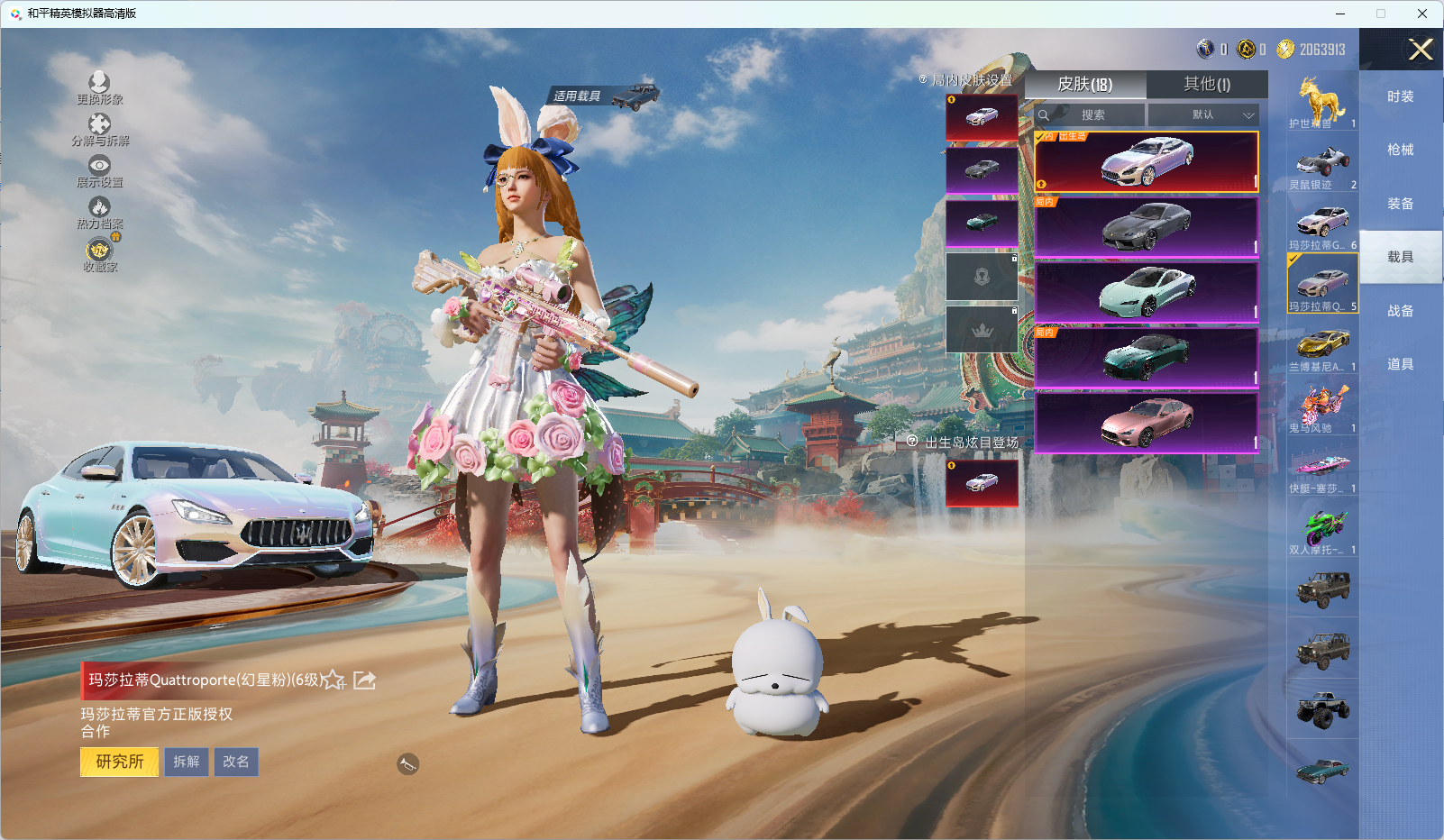Select the mint white sports car skin
The image size is (1444, 840).
(1146, 292)
